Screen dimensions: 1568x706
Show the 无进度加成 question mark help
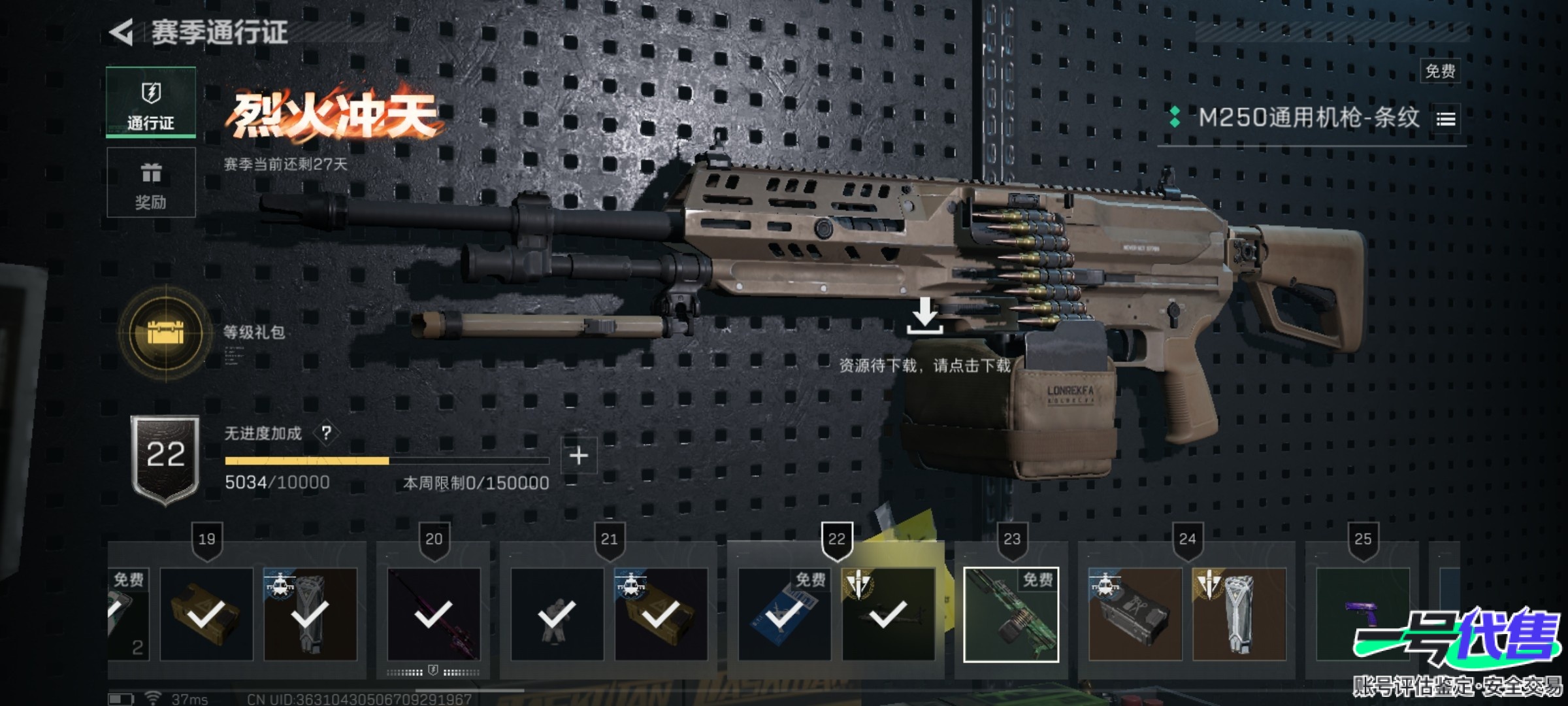[326, 433]
